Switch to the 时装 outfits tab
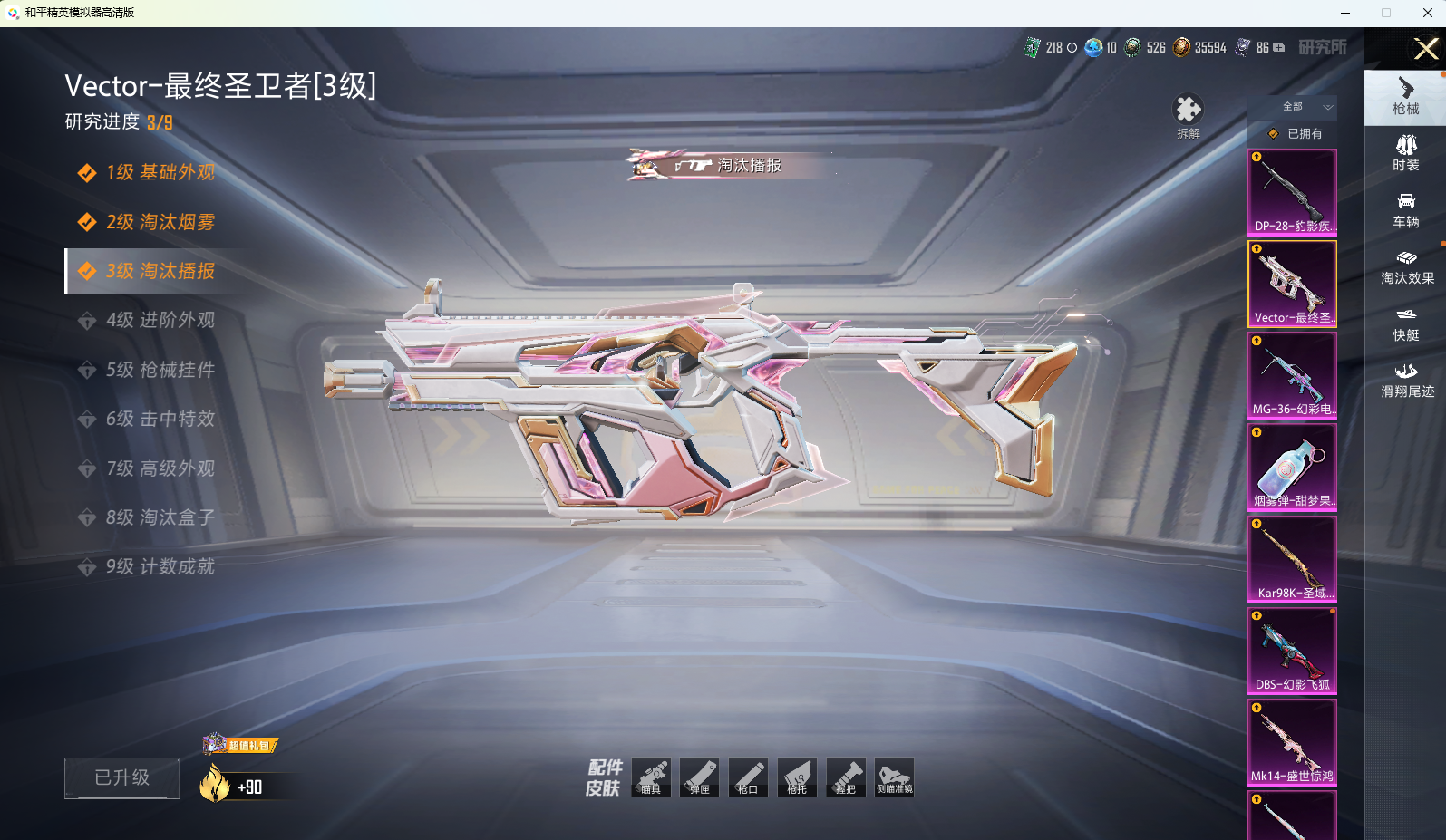The height and width of the screenshot is (840, 1446). click(x=1406, y=153)
